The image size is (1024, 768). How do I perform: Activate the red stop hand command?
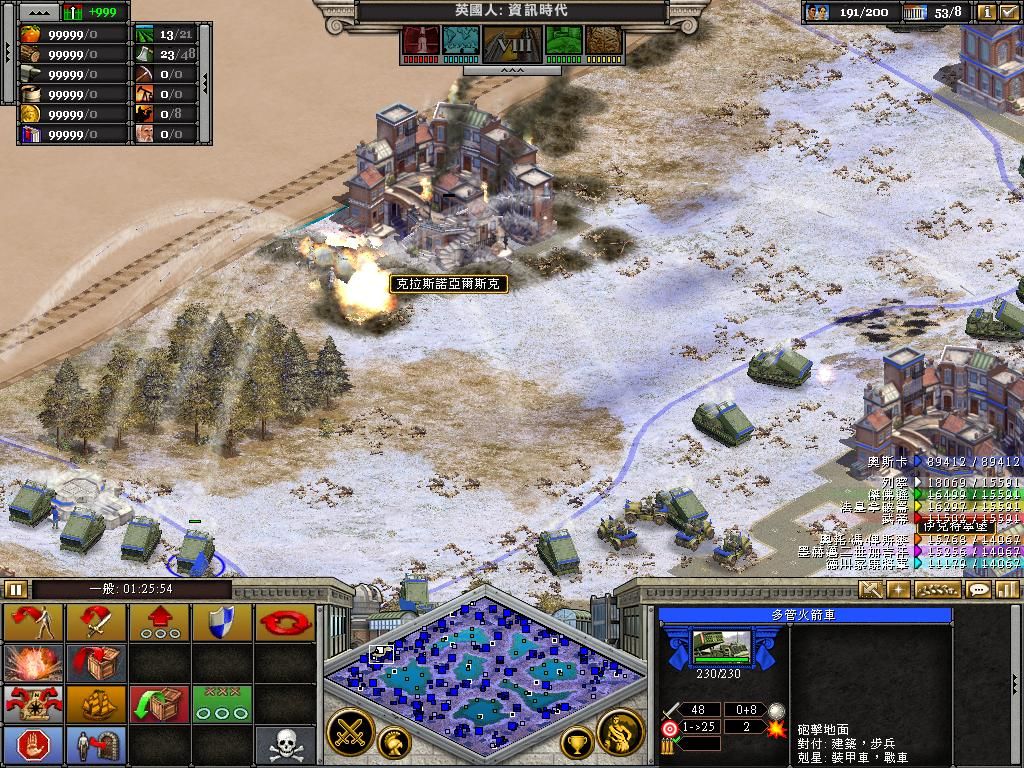click(x=33, y=744)
